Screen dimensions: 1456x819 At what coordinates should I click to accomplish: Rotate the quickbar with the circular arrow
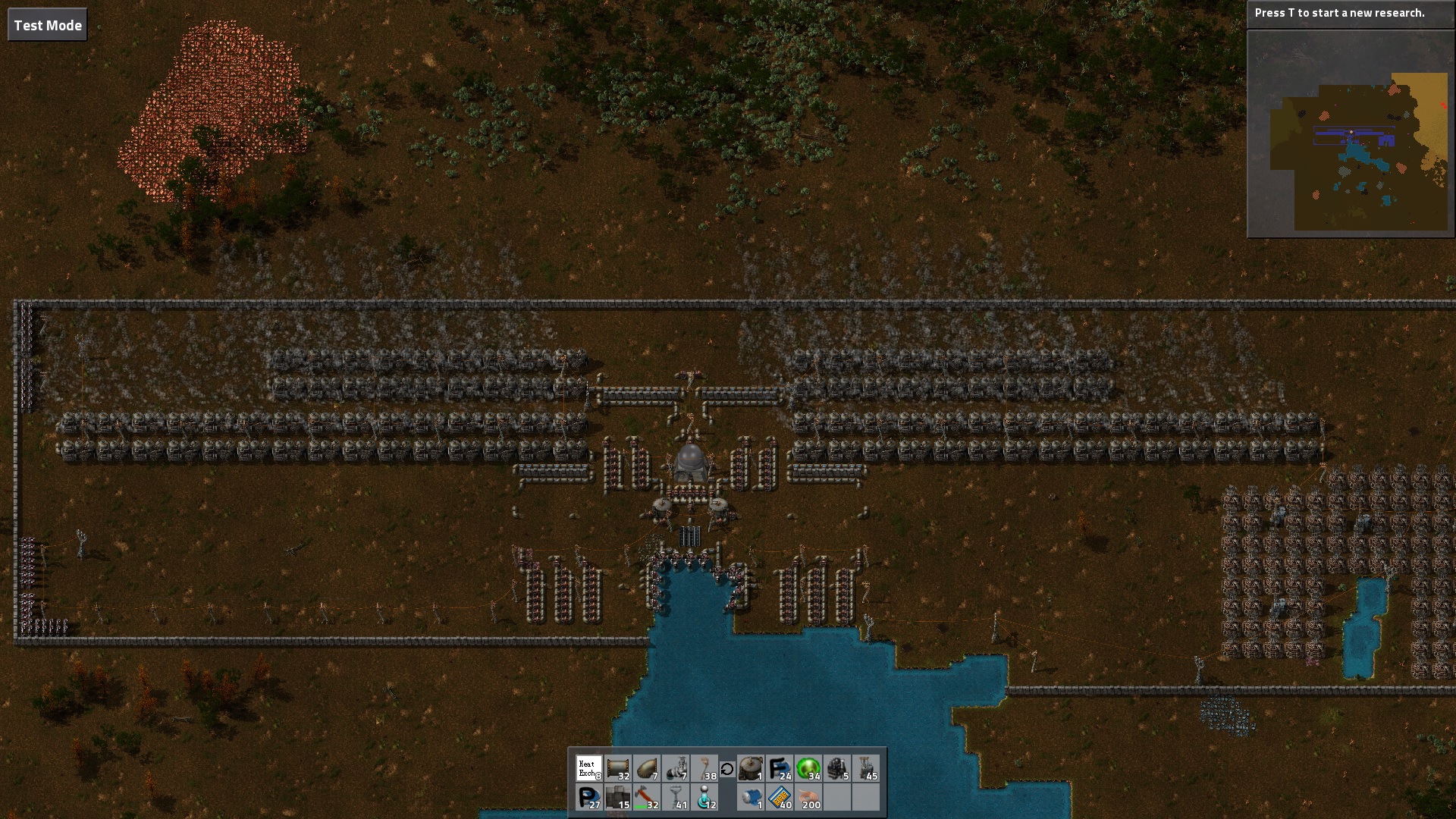tap(727, 769)
